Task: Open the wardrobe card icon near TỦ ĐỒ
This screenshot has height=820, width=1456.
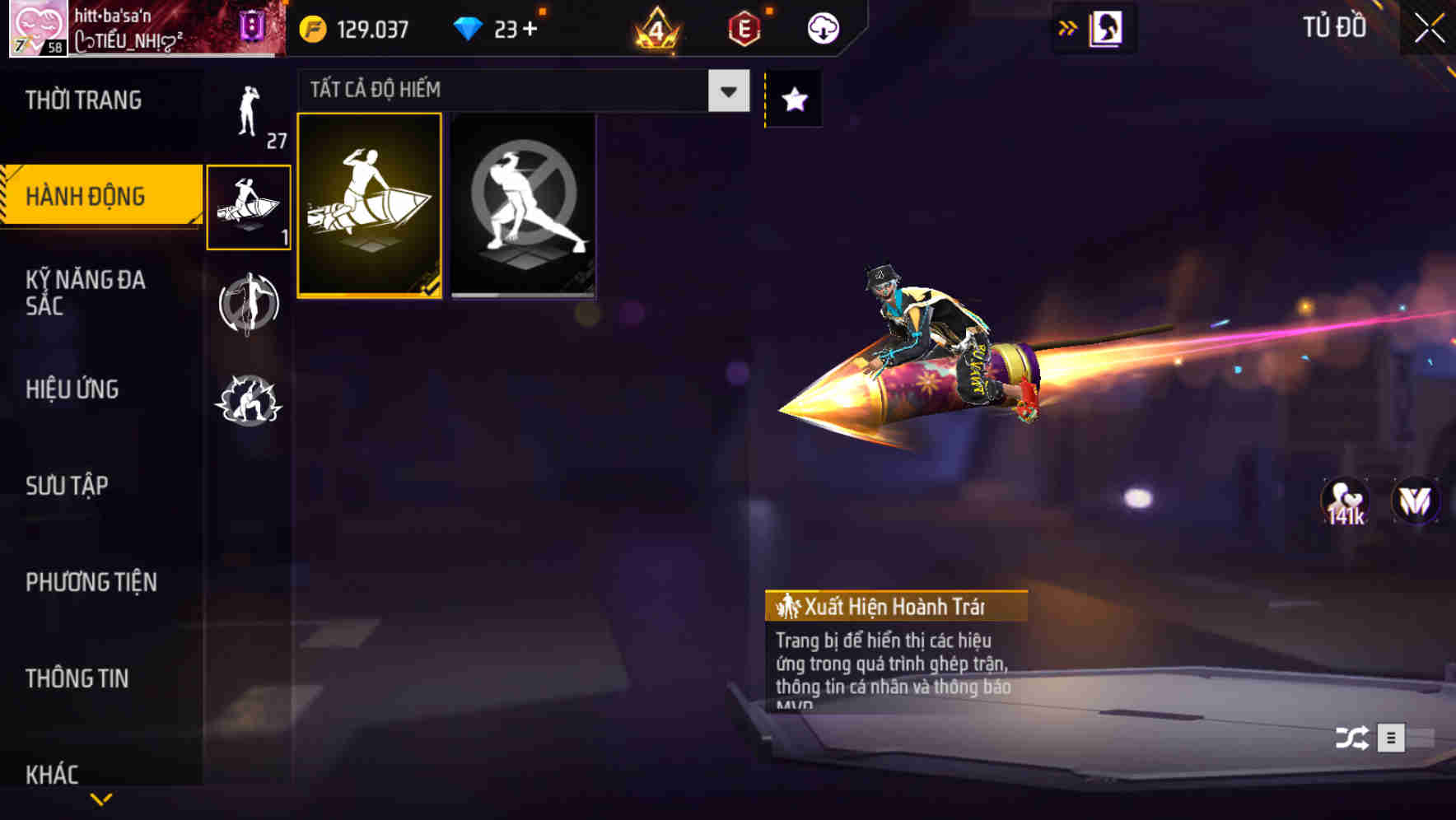Action: point(1104,27)
